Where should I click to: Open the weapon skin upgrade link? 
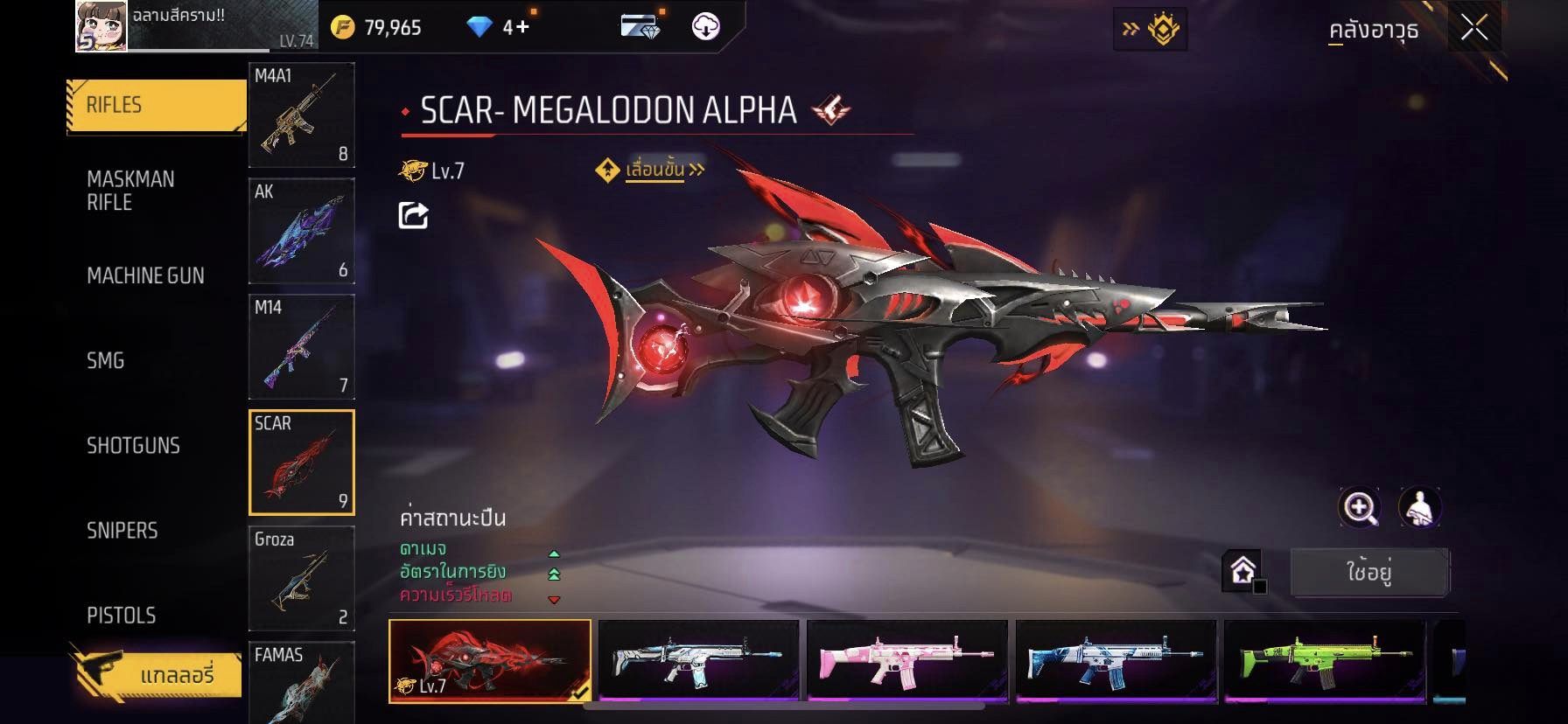pos(654,170)
